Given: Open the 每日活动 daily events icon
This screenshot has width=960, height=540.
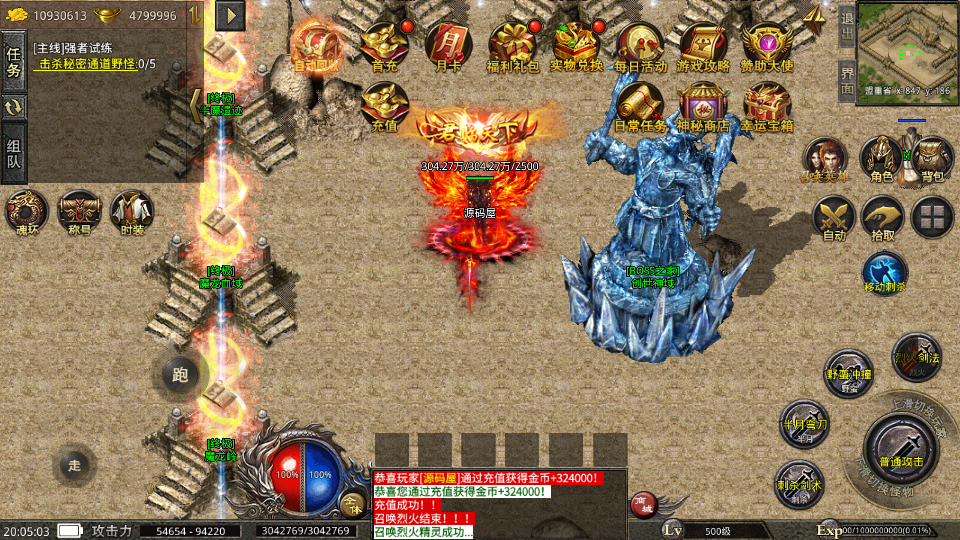Looking at the screenshot, I should coord(640,45).
